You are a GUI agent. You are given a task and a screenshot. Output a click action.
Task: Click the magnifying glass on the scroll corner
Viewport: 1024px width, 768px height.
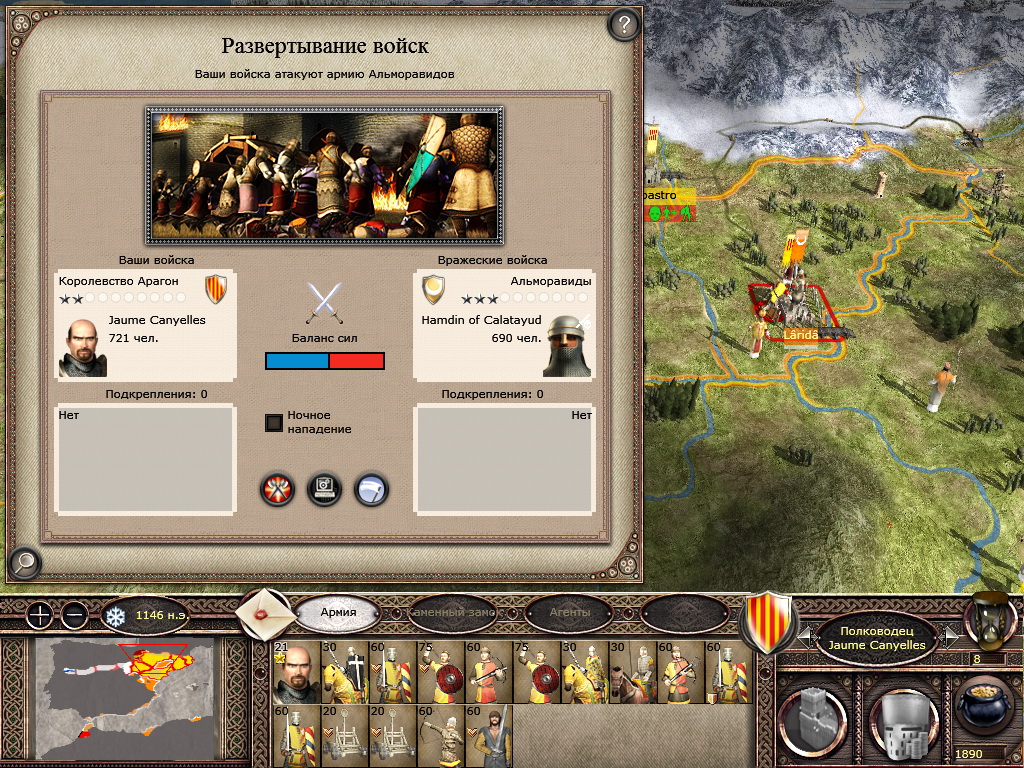pos(22,564)
